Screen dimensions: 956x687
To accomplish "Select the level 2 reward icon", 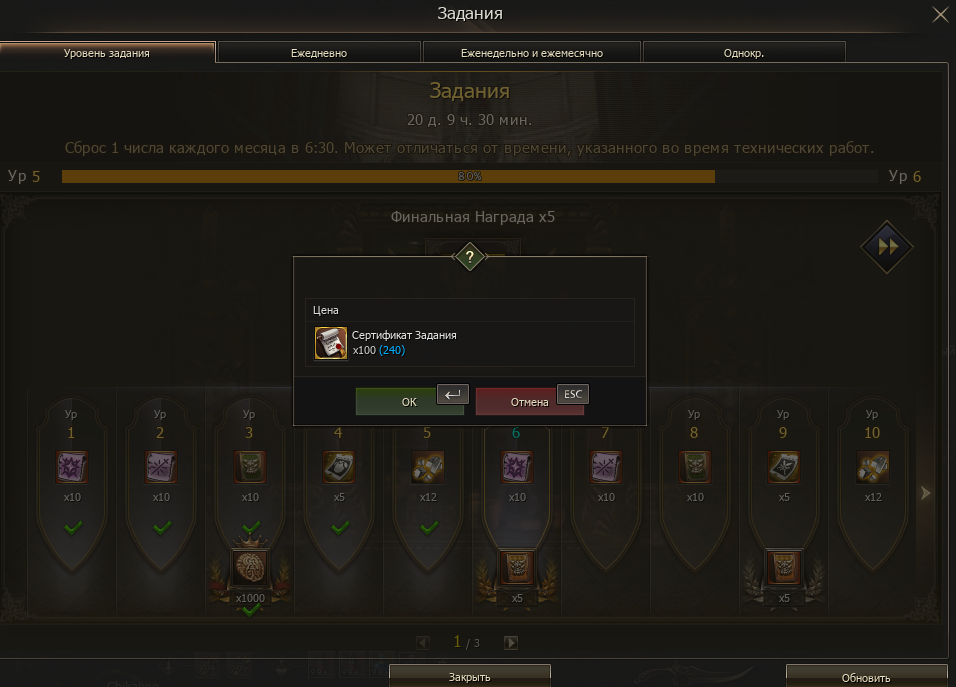I will pos(160,467).
